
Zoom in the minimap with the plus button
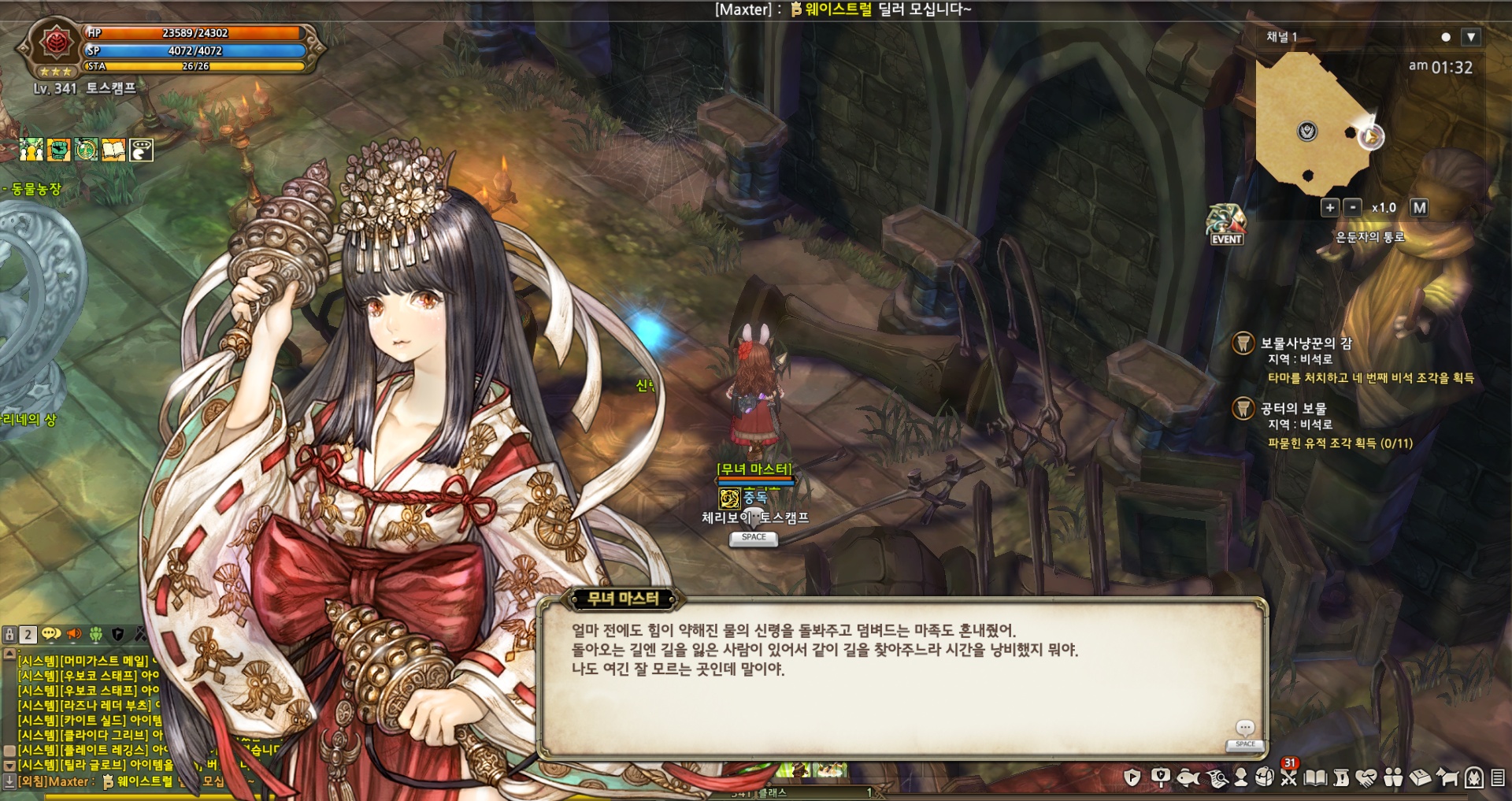[1329, 208]
